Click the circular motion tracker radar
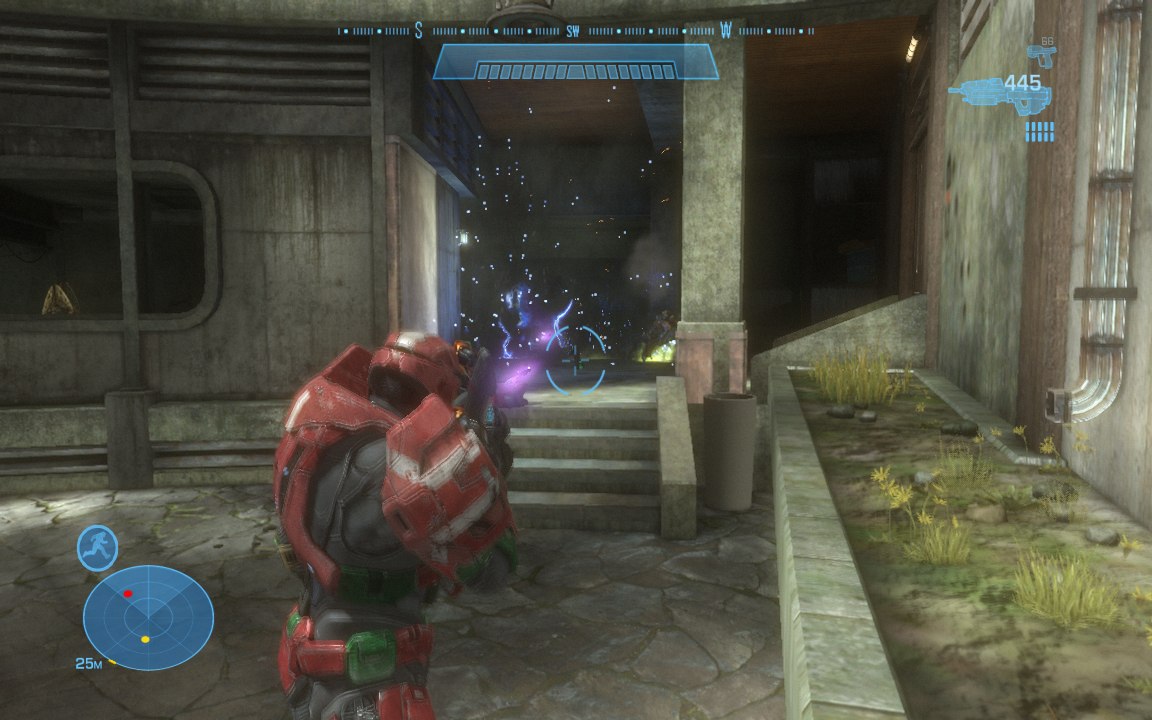The image size is (1152, 720). coord(148,617)
